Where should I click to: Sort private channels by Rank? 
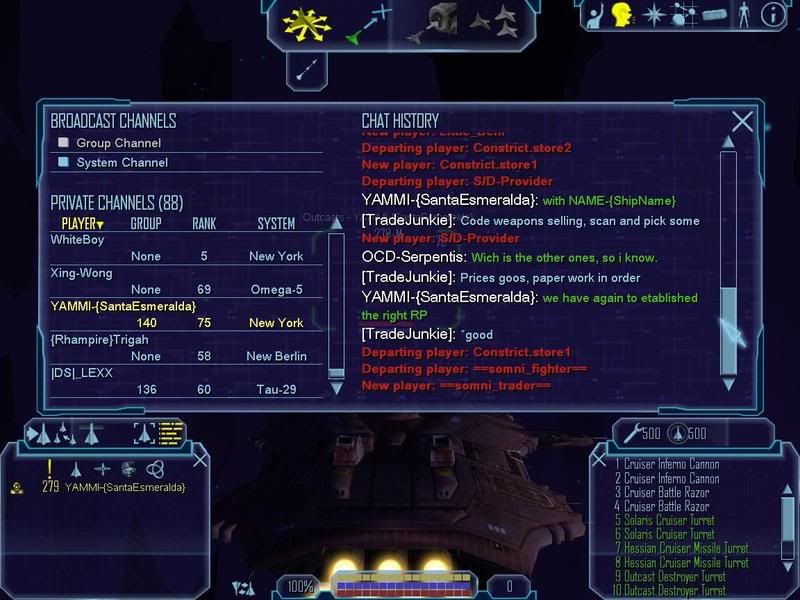click(x=204, y=224)
